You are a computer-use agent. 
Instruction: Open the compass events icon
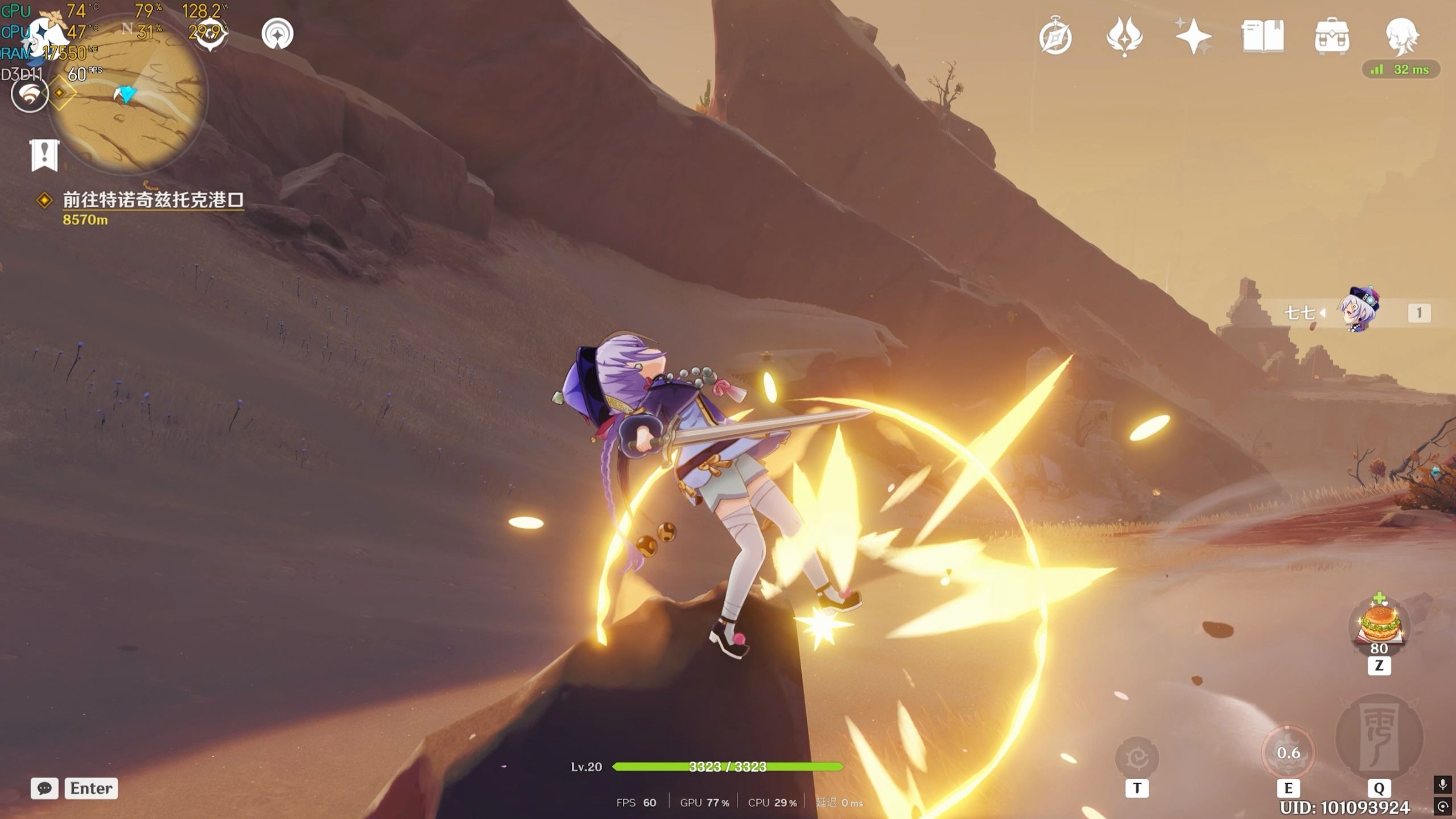[x=1055, y=36]
